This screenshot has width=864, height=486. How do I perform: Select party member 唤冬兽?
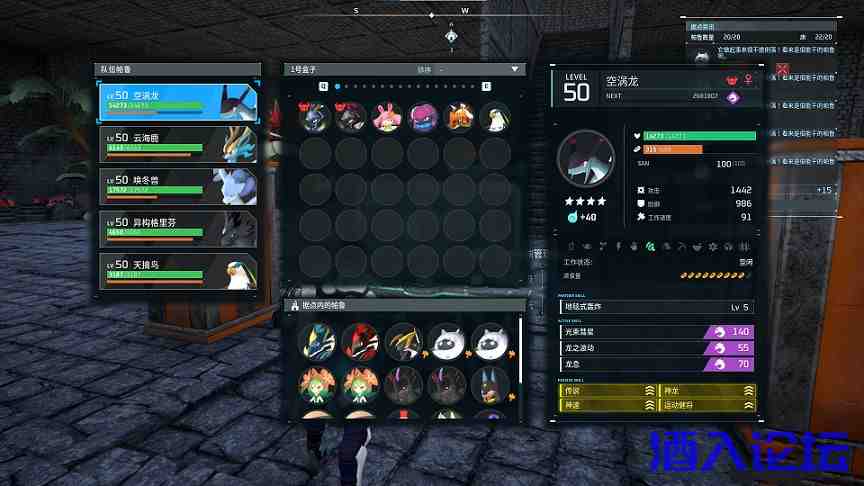[x=178, y=185]
